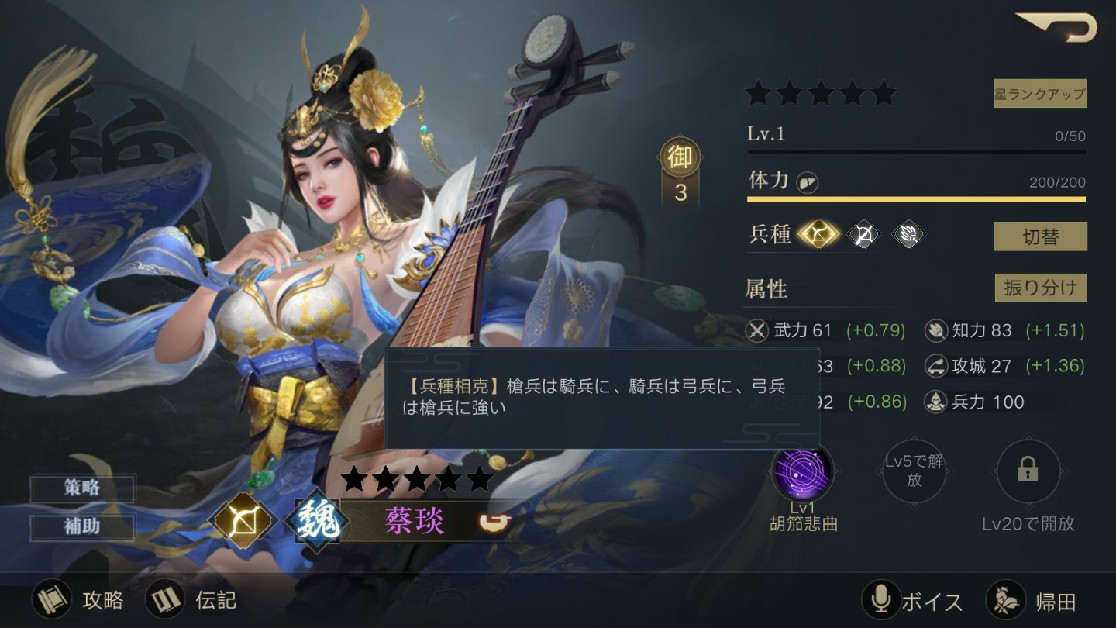Tap the swap icon beside 蔡琰 name
The height and width of the screenshot is (628, 1116).
click(x=491, y=521)
